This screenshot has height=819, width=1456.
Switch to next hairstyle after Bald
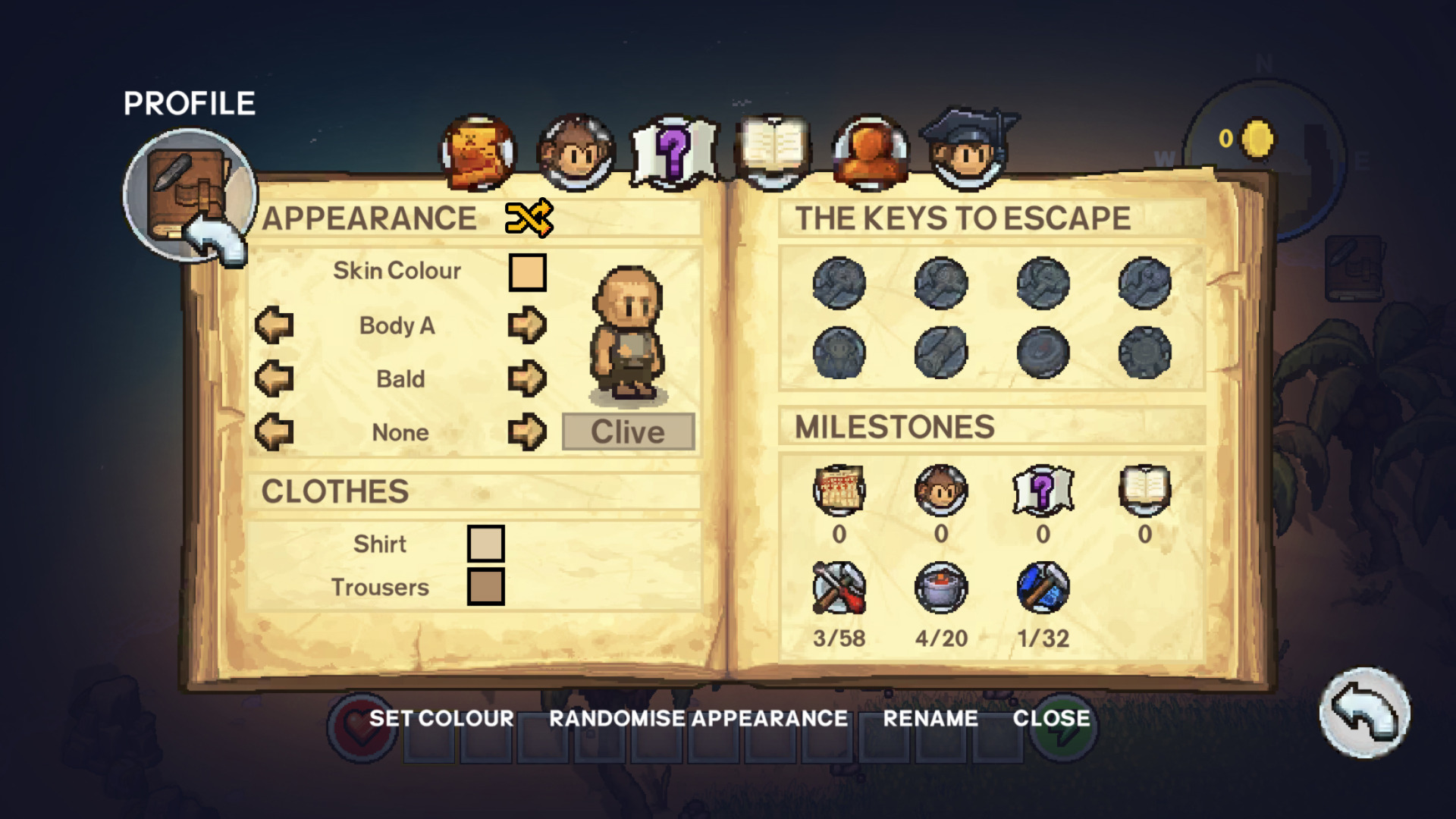coord(527,378)
